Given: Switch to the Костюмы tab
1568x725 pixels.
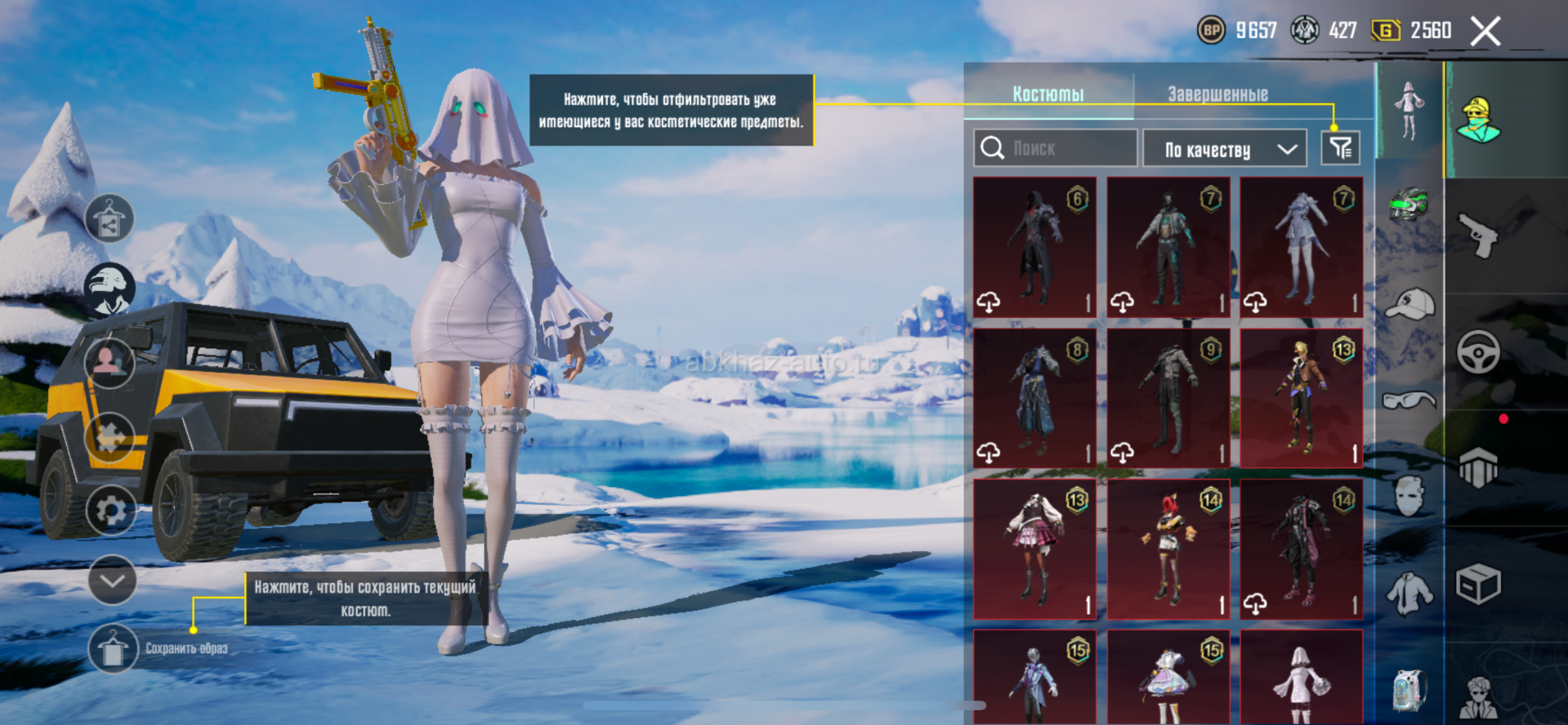Looking at the screenshot, I should tap(1048, 94).
